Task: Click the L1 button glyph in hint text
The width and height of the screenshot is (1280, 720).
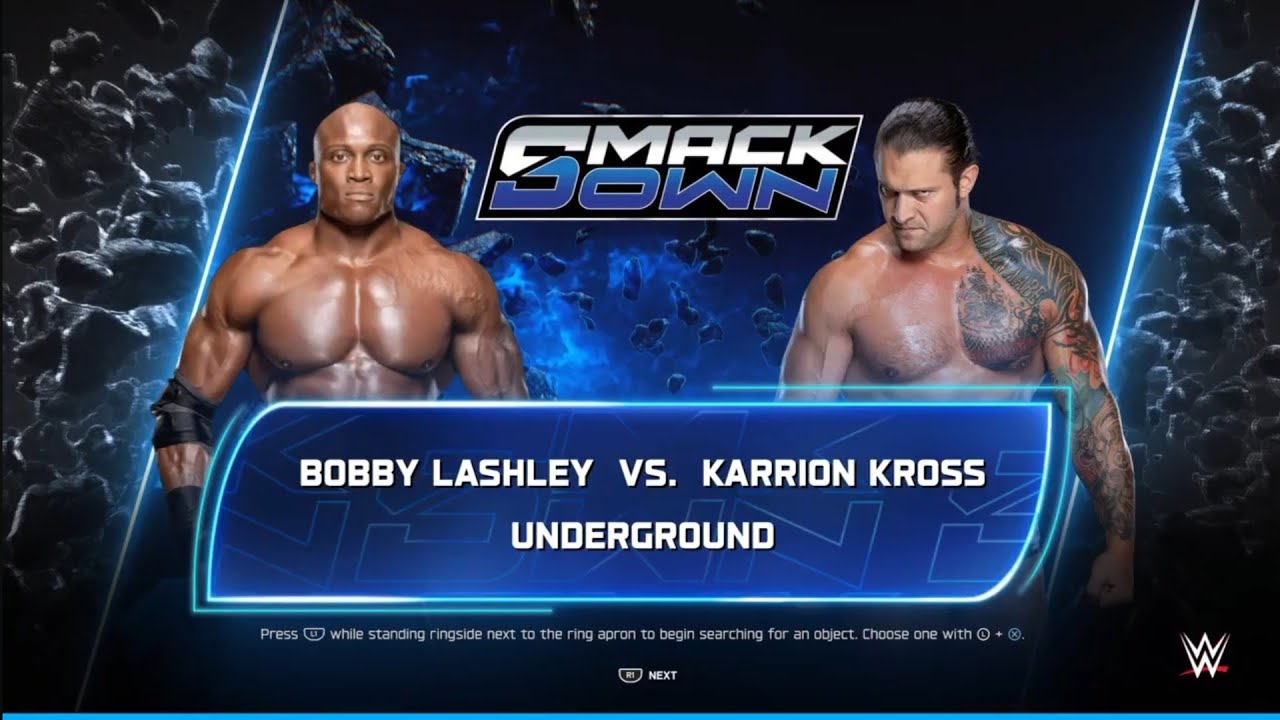Action: 314,634
